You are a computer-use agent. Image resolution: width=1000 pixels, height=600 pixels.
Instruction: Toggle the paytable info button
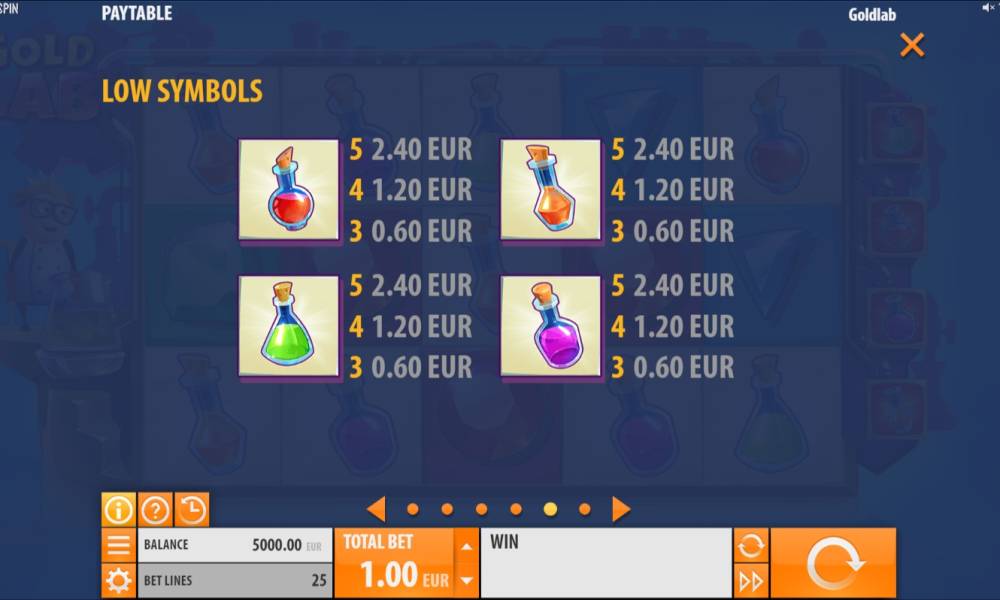(118, 510)
